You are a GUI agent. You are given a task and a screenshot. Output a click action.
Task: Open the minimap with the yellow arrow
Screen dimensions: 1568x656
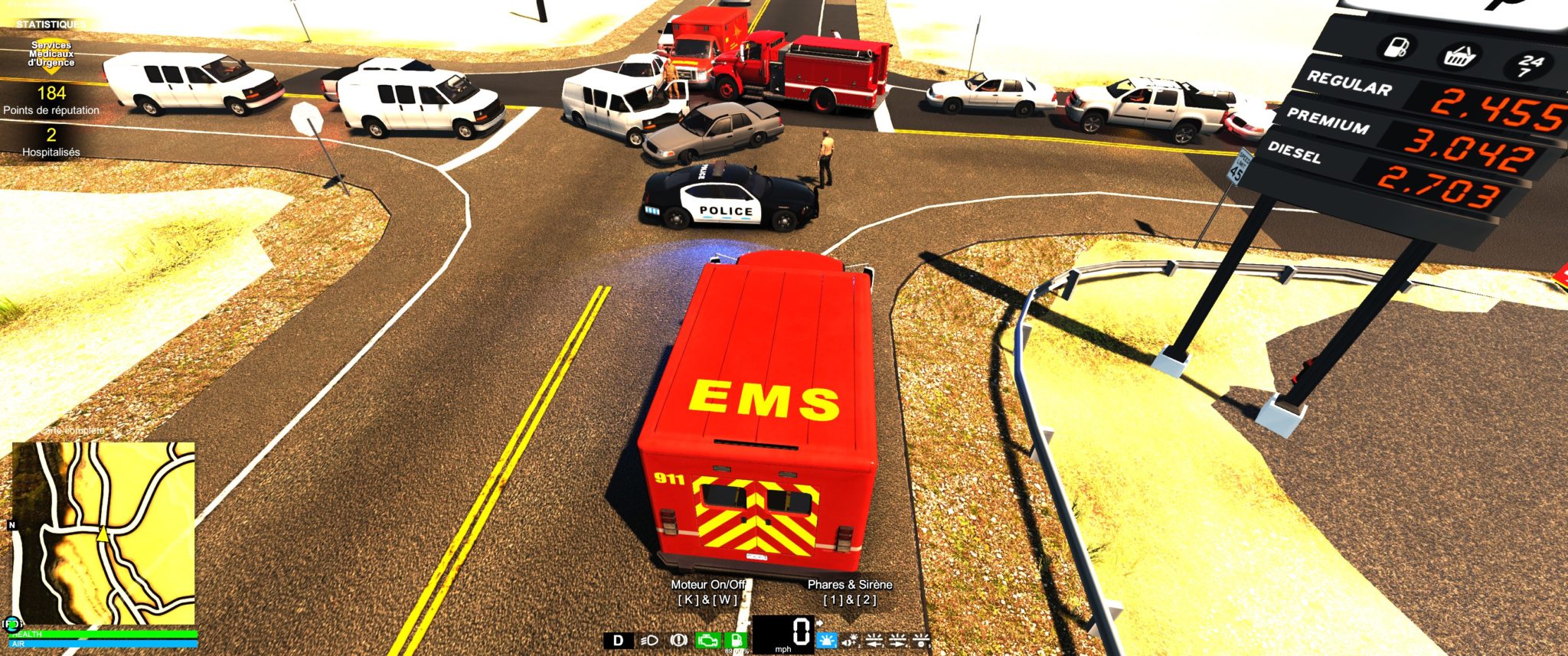(x=103, y=533)
